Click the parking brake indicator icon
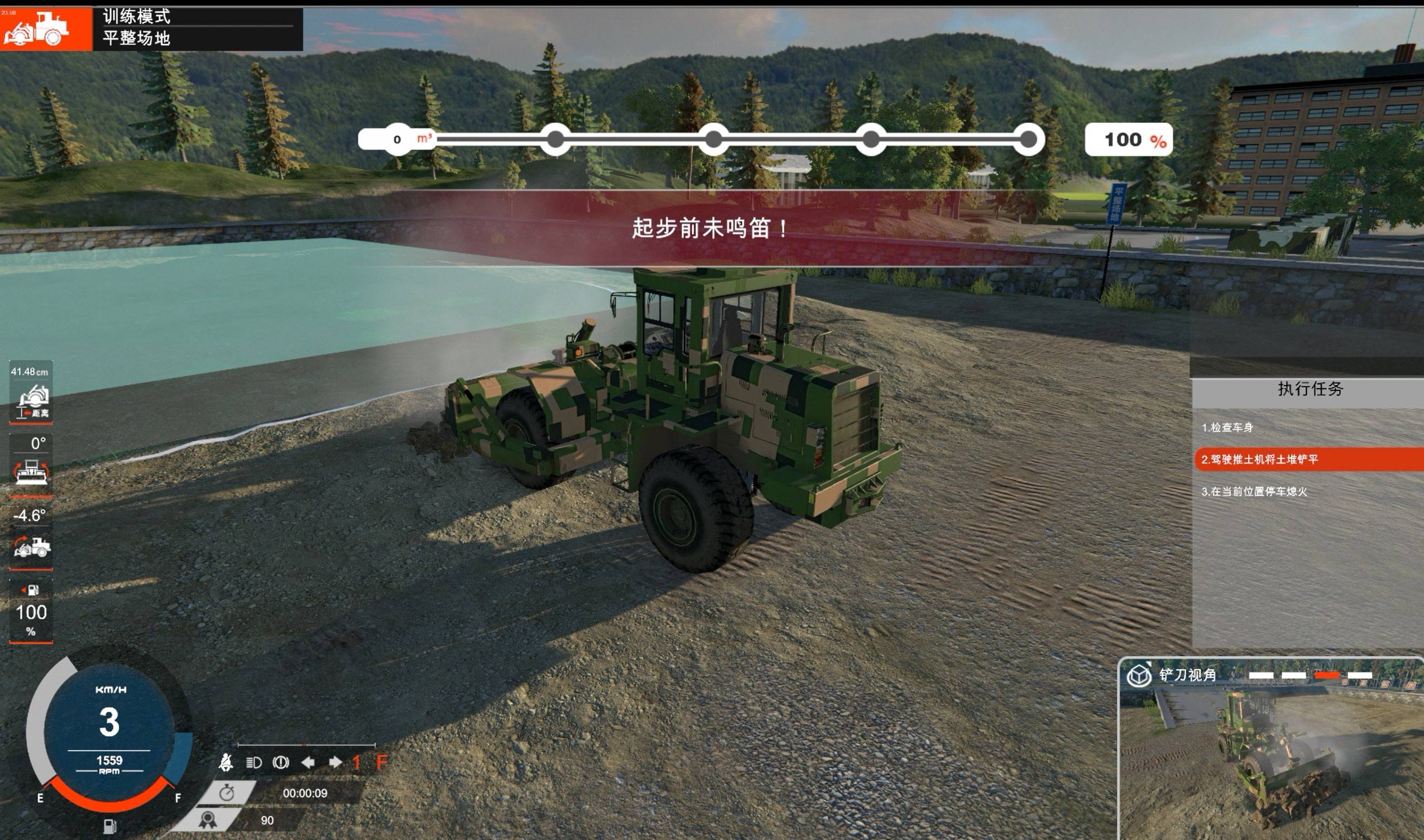 tap(281, 762)
